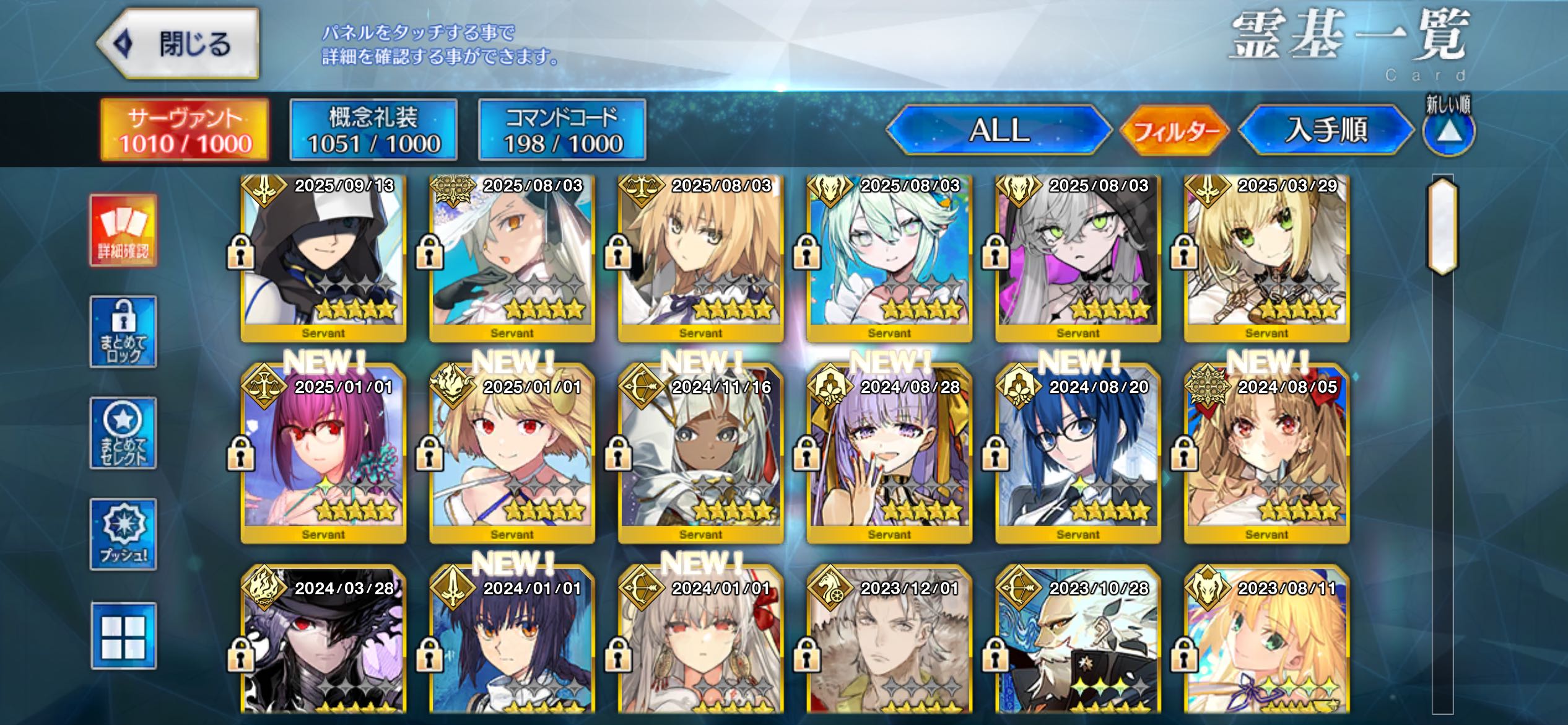1568x725 pixels.
Task: Close the Spirit Origin list with 閉じる
Action: pos(178,44)
